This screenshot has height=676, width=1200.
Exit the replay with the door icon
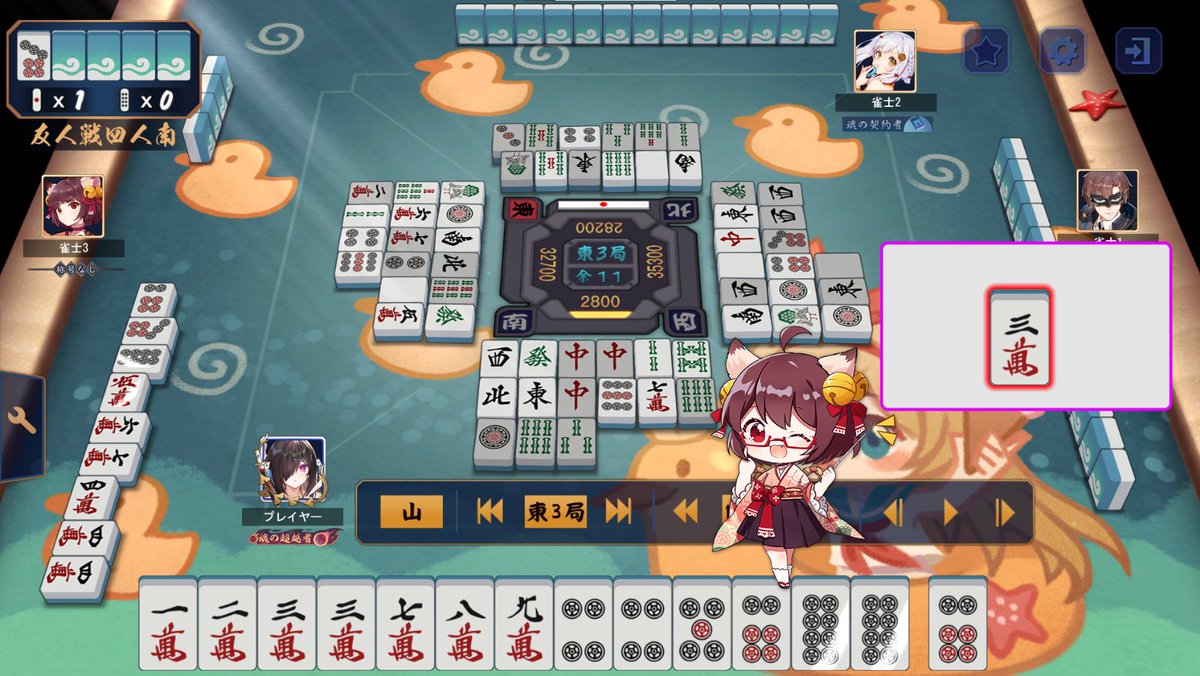[x=1138, y=51]
